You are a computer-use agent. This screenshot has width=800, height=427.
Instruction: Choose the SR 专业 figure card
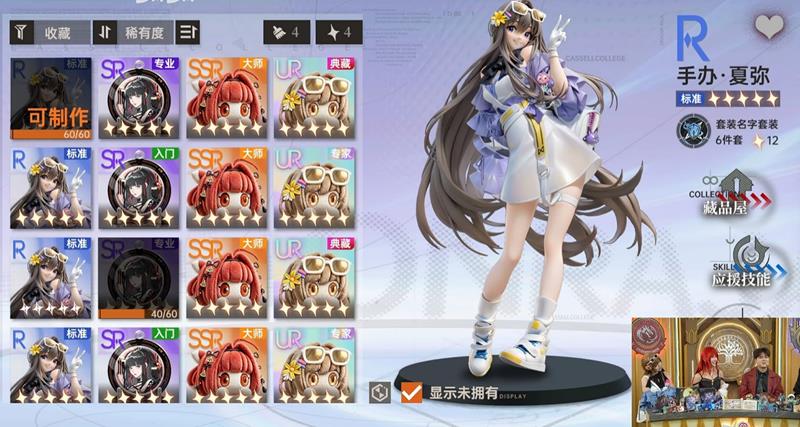pos(138,98)
